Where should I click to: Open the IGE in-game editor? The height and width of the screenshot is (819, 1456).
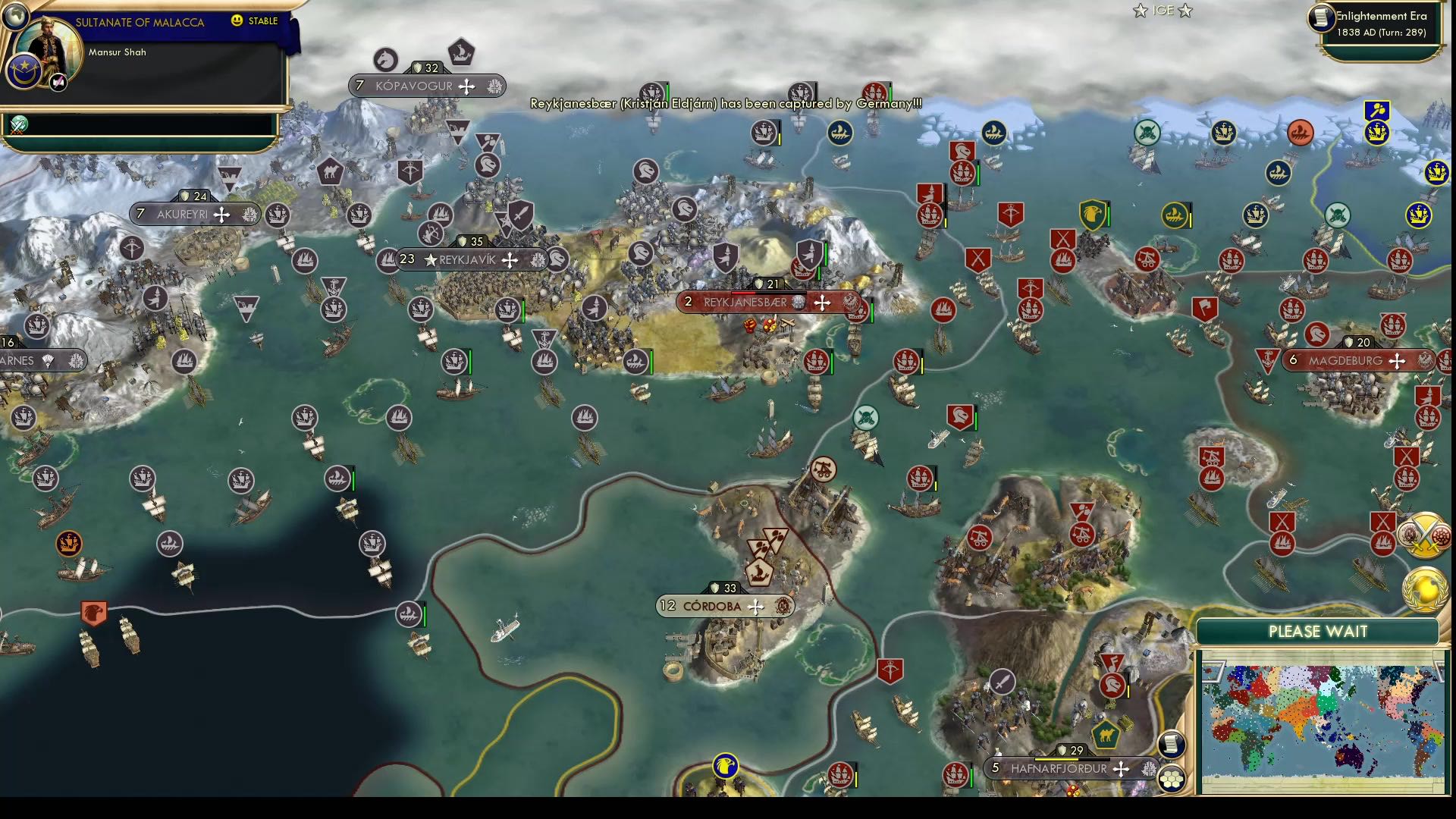pos(1163,11)
